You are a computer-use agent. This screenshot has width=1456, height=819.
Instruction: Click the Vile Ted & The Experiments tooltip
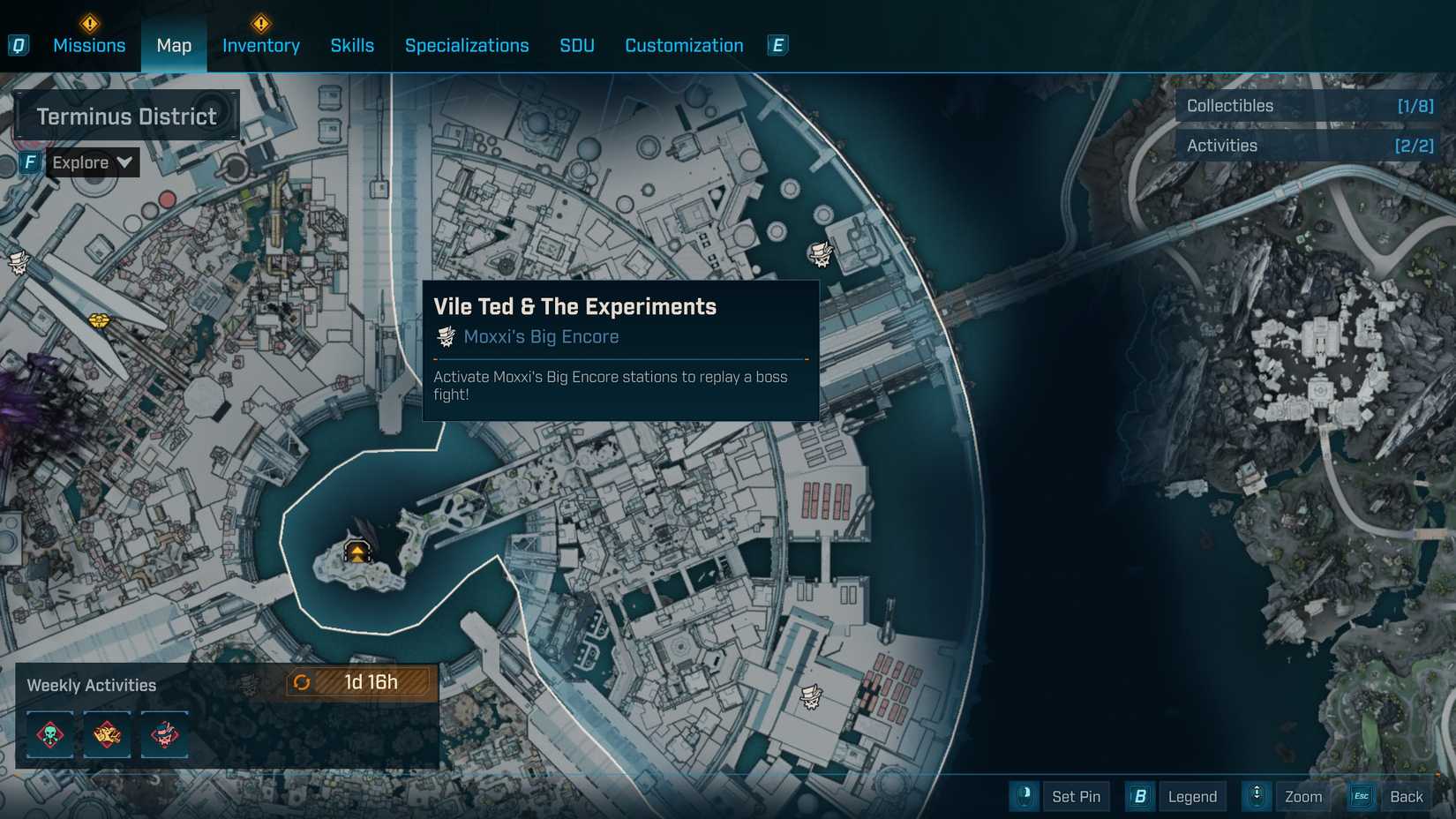pos(619,349)
